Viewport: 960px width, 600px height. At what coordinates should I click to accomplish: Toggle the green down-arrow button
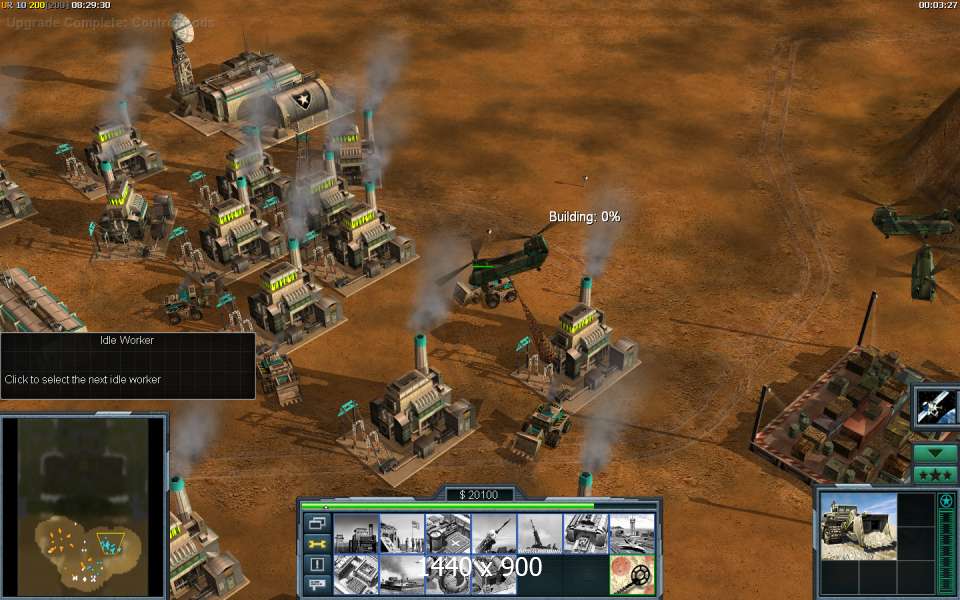(x=936, y=453)
